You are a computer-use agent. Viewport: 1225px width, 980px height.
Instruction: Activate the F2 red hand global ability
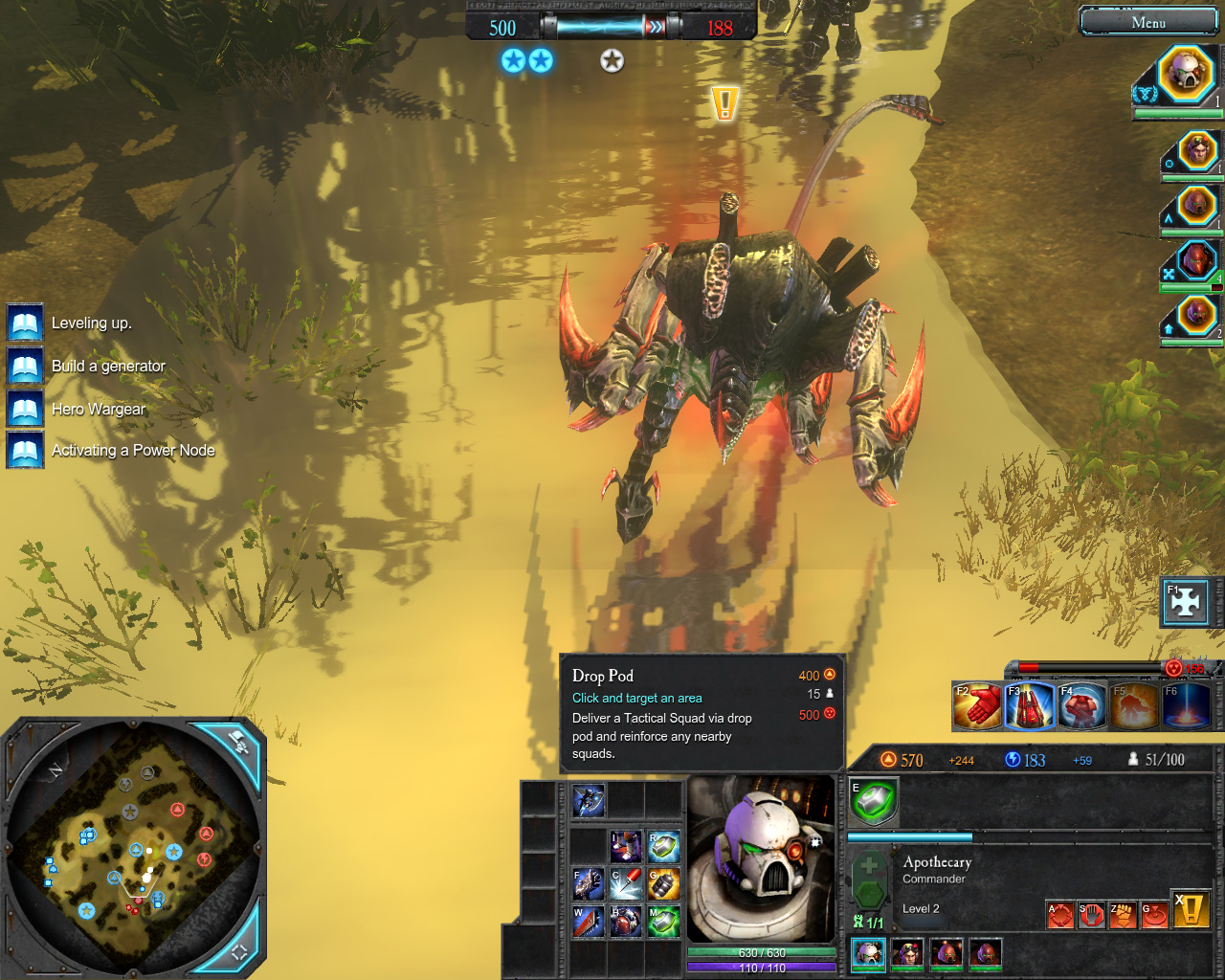[x=976, y=706]
